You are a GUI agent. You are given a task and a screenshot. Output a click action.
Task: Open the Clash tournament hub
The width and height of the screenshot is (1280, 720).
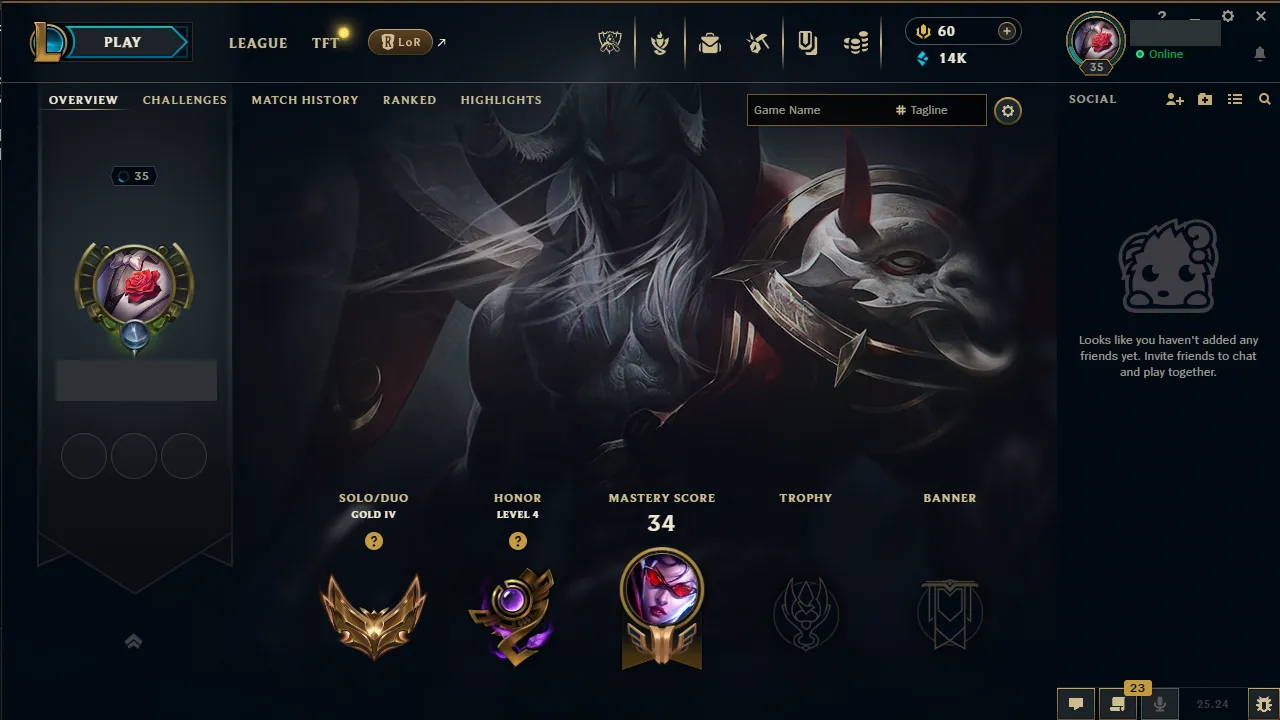point(661,42)
